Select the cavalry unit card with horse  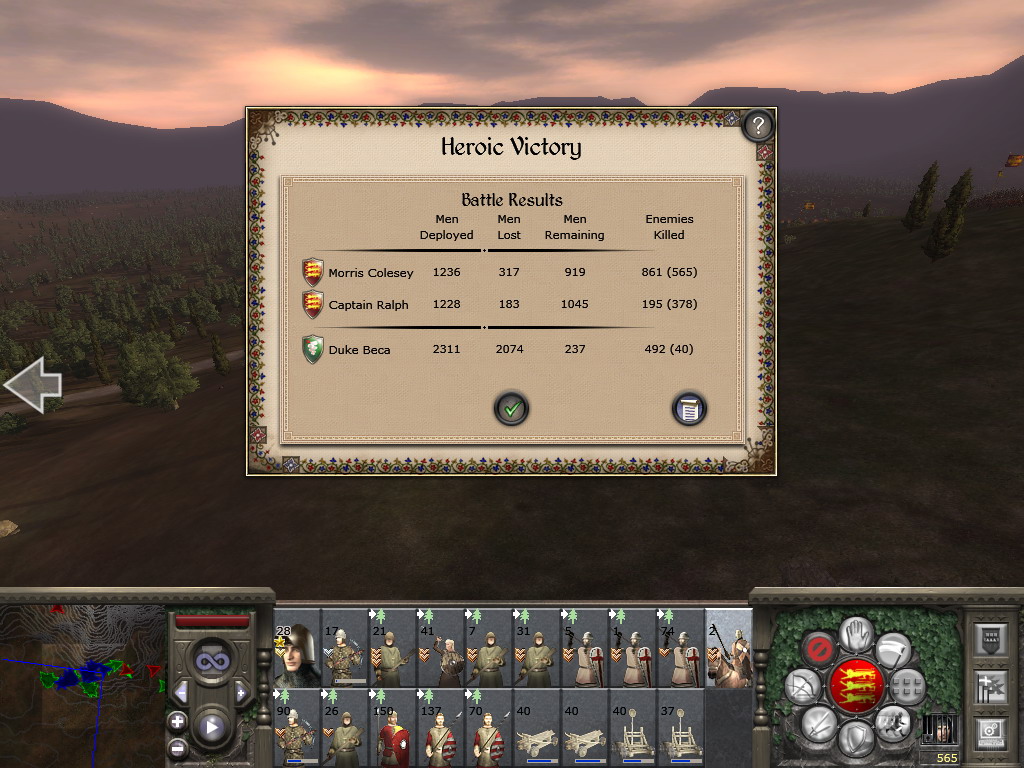(729, 648)
